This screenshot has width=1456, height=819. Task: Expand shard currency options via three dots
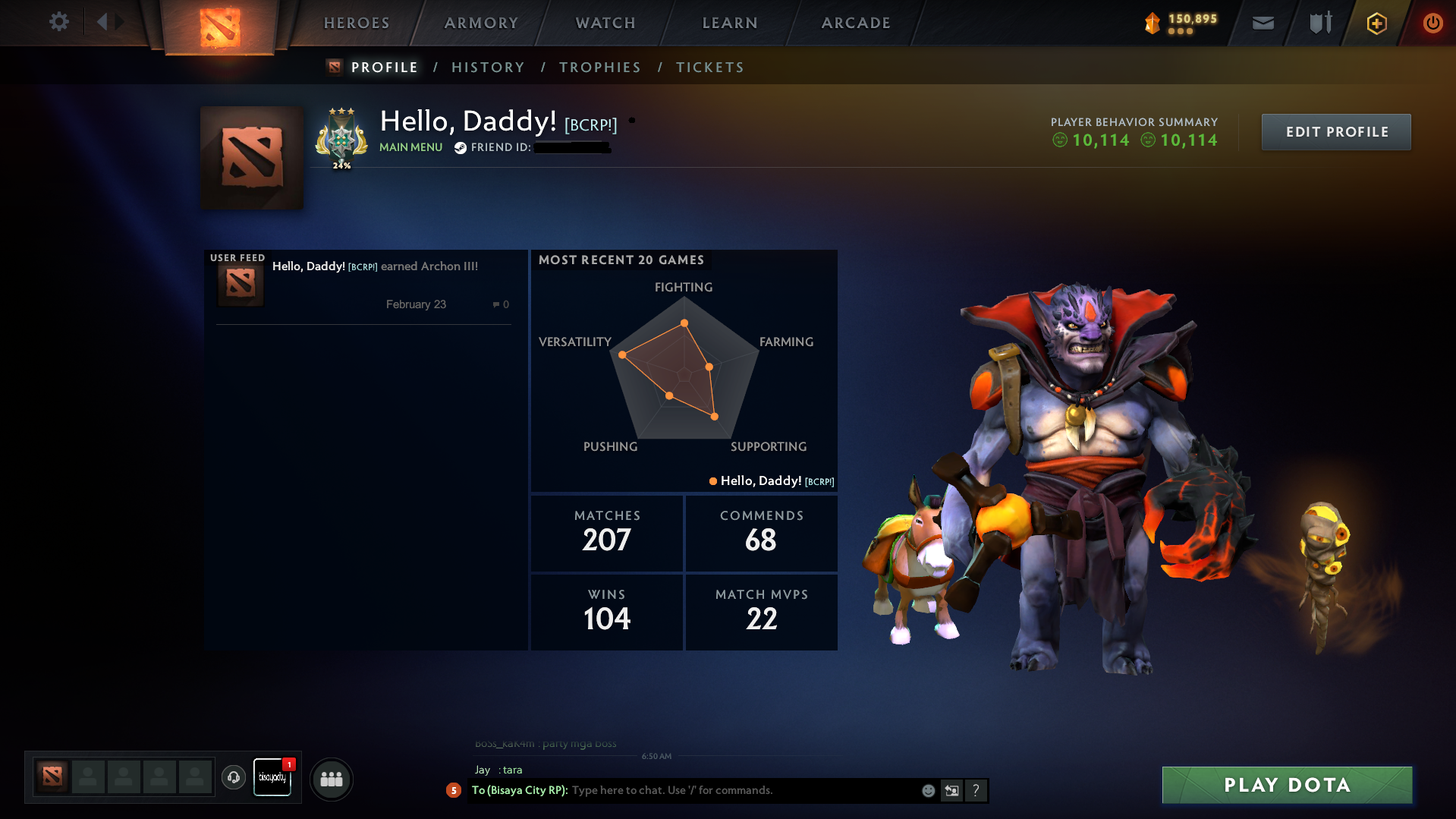(x=1180, y=33)
